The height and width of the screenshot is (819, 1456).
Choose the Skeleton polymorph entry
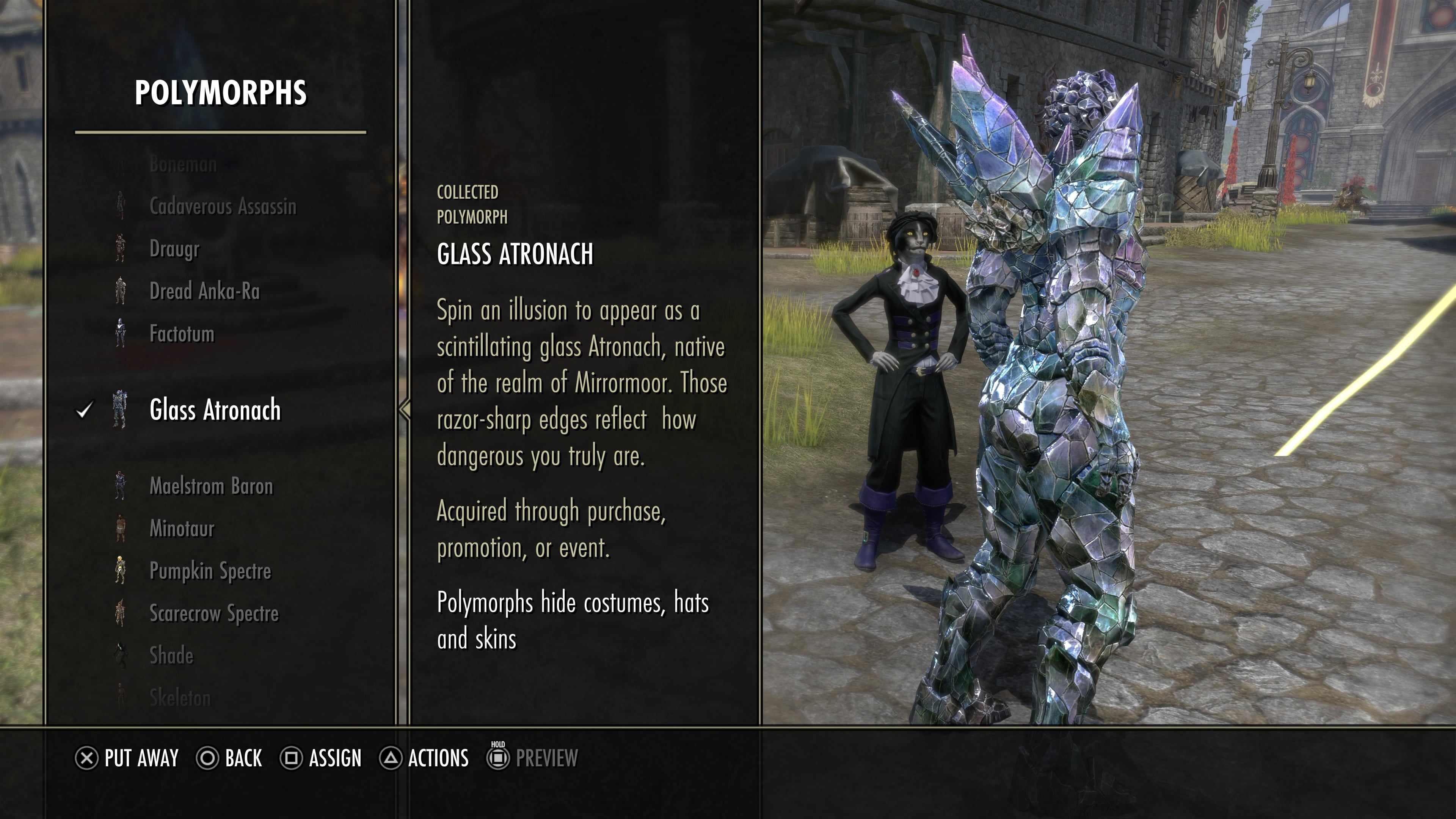pyautogui.click(x=180, y=698)
